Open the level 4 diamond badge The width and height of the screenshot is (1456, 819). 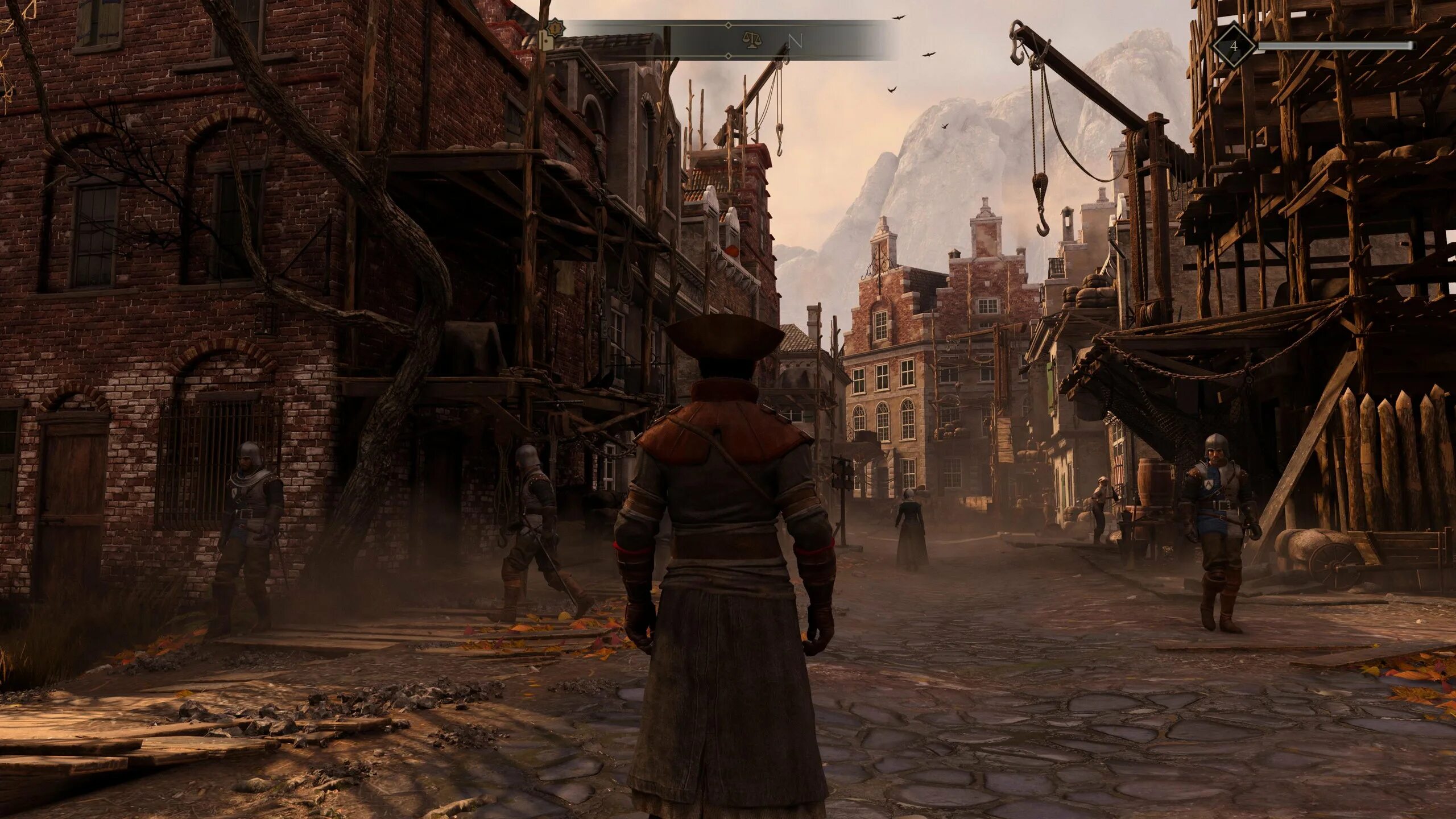tap(1234, 45)
